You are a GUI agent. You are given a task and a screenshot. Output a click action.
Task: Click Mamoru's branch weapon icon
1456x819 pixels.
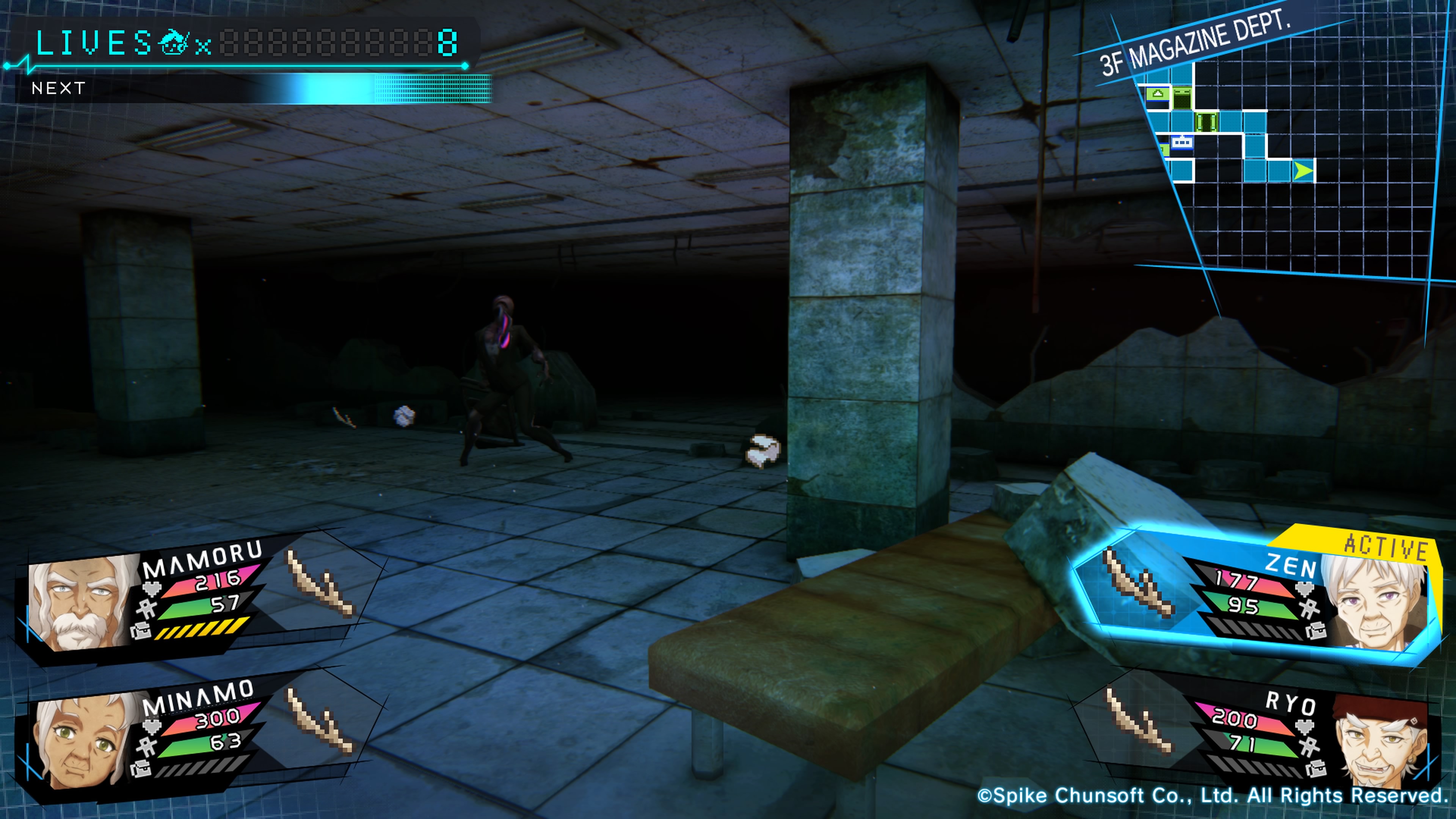[x=320, y=585]
